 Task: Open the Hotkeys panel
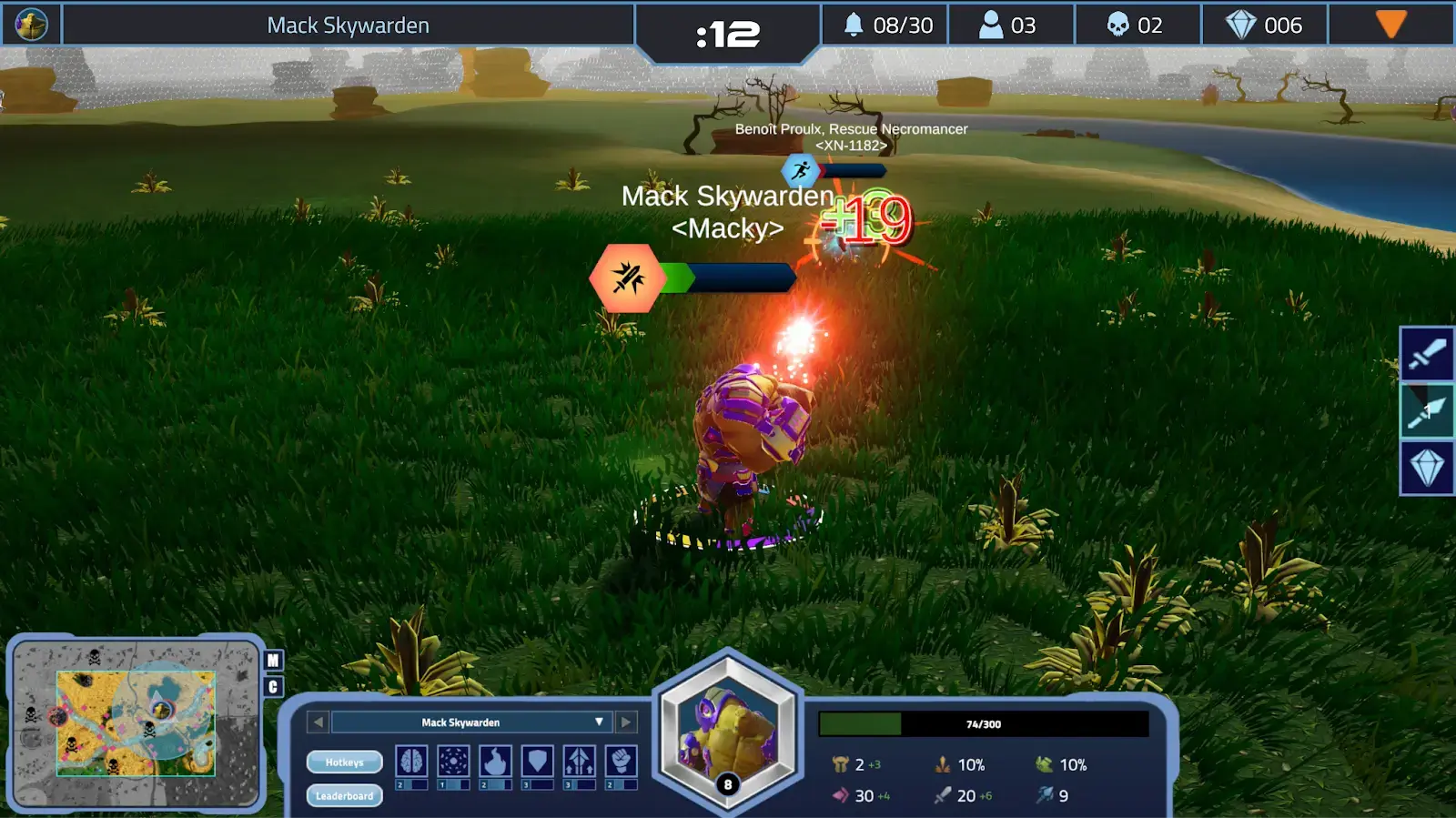tap(344, 762)
